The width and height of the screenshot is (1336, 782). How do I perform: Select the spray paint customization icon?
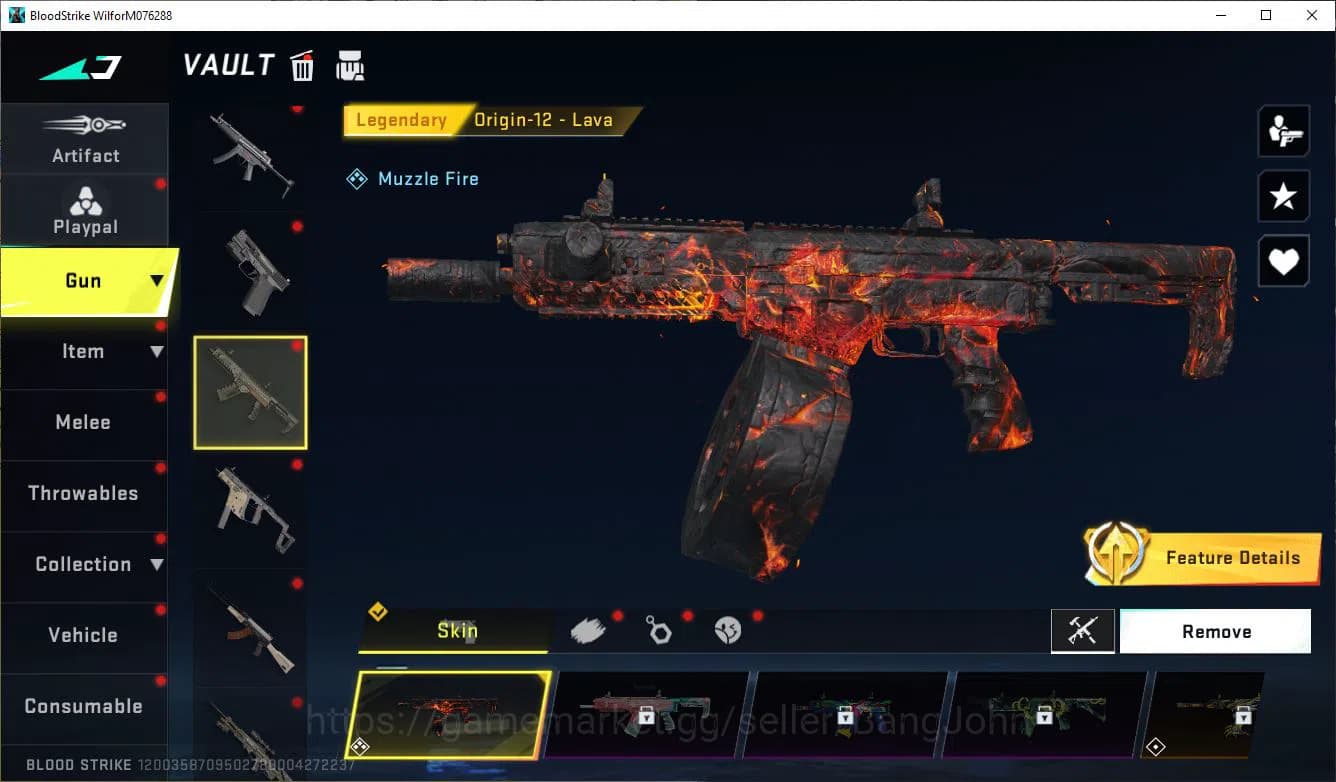(x=588, y=629)
